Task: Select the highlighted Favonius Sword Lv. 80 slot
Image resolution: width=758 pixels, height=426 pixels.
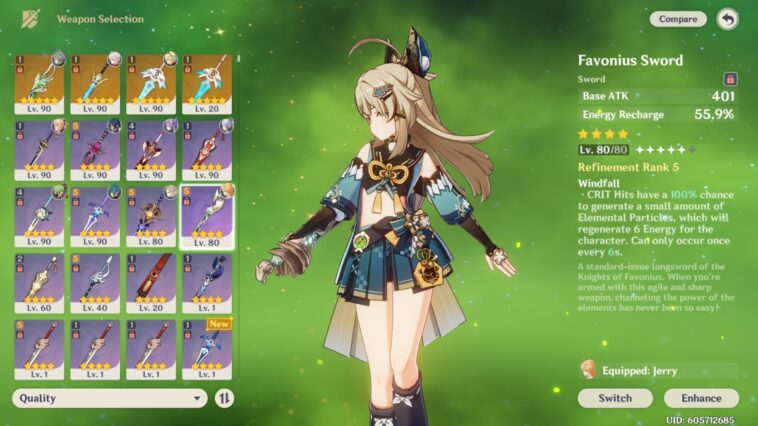Action: (207, 214)
